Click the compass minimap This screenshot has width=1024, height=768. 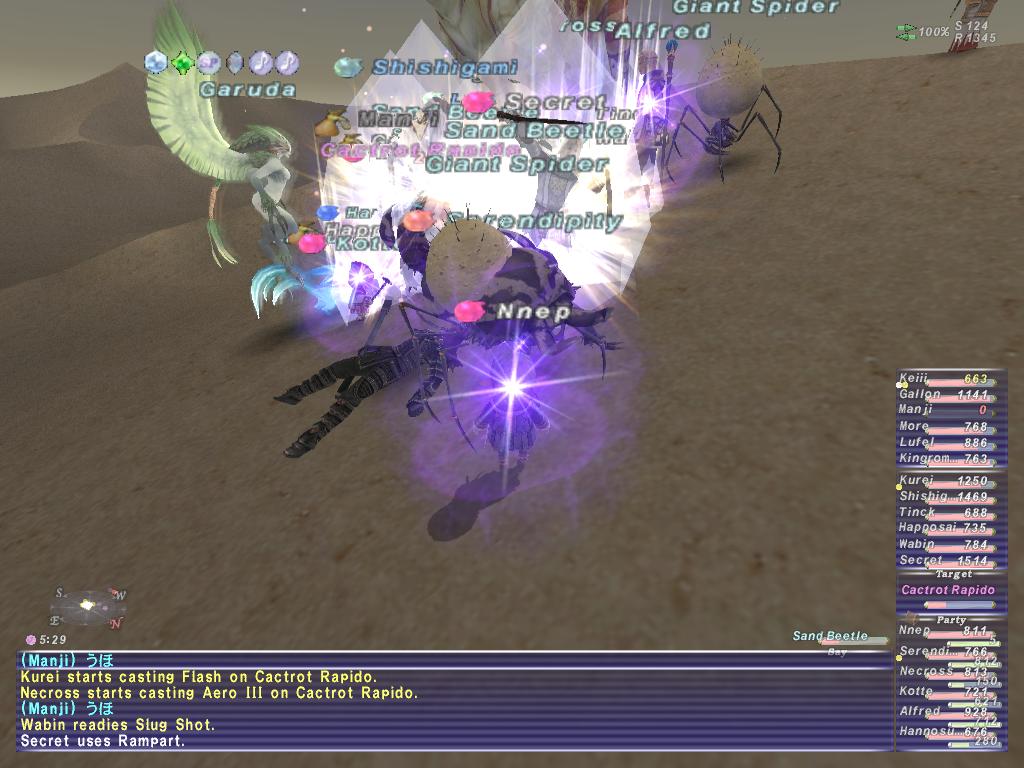(x=89, y=605)
